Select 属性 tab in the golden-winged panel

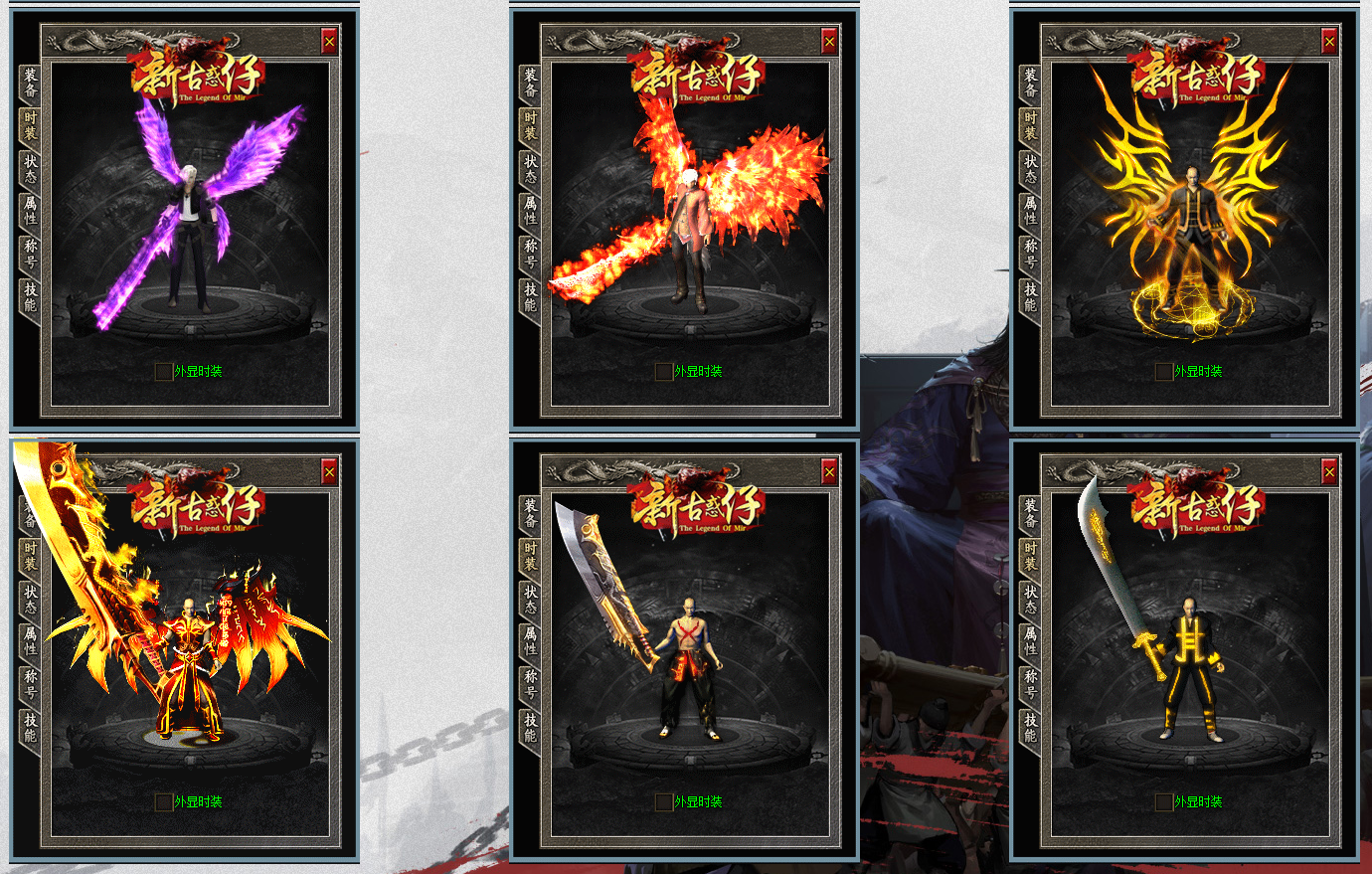point(1031,211)
